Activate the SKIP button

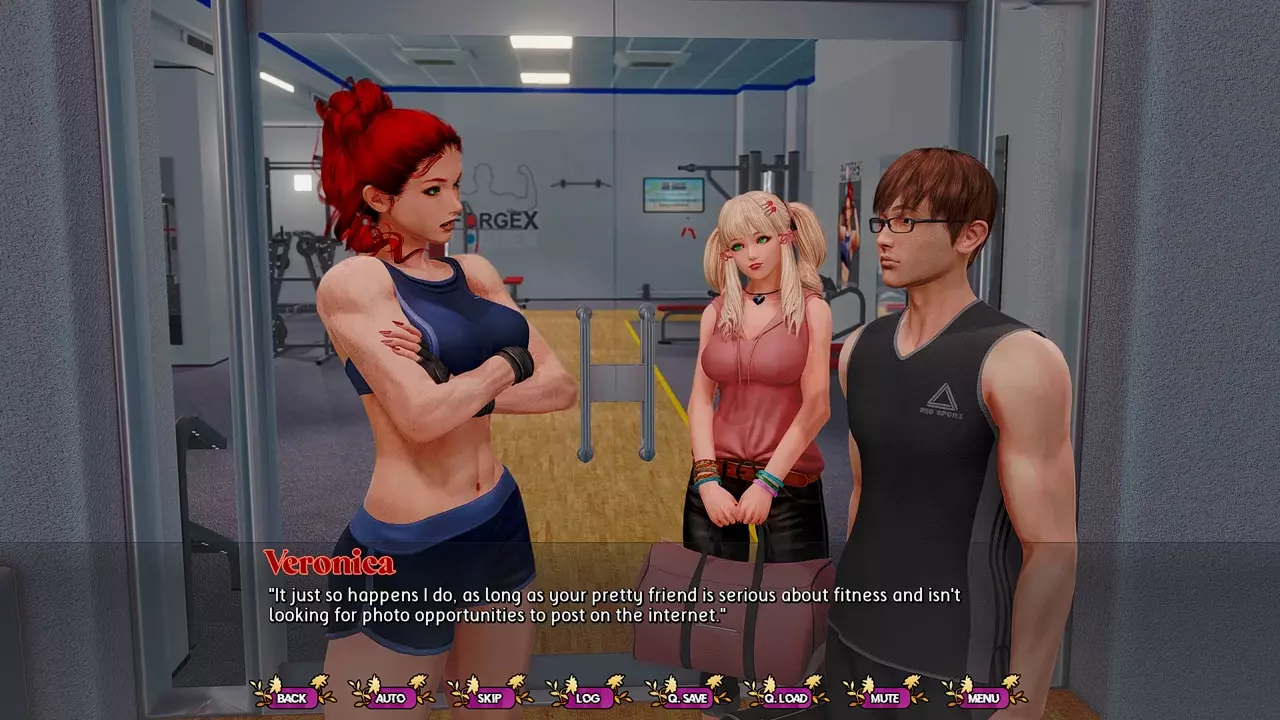[x=490, y=697]
